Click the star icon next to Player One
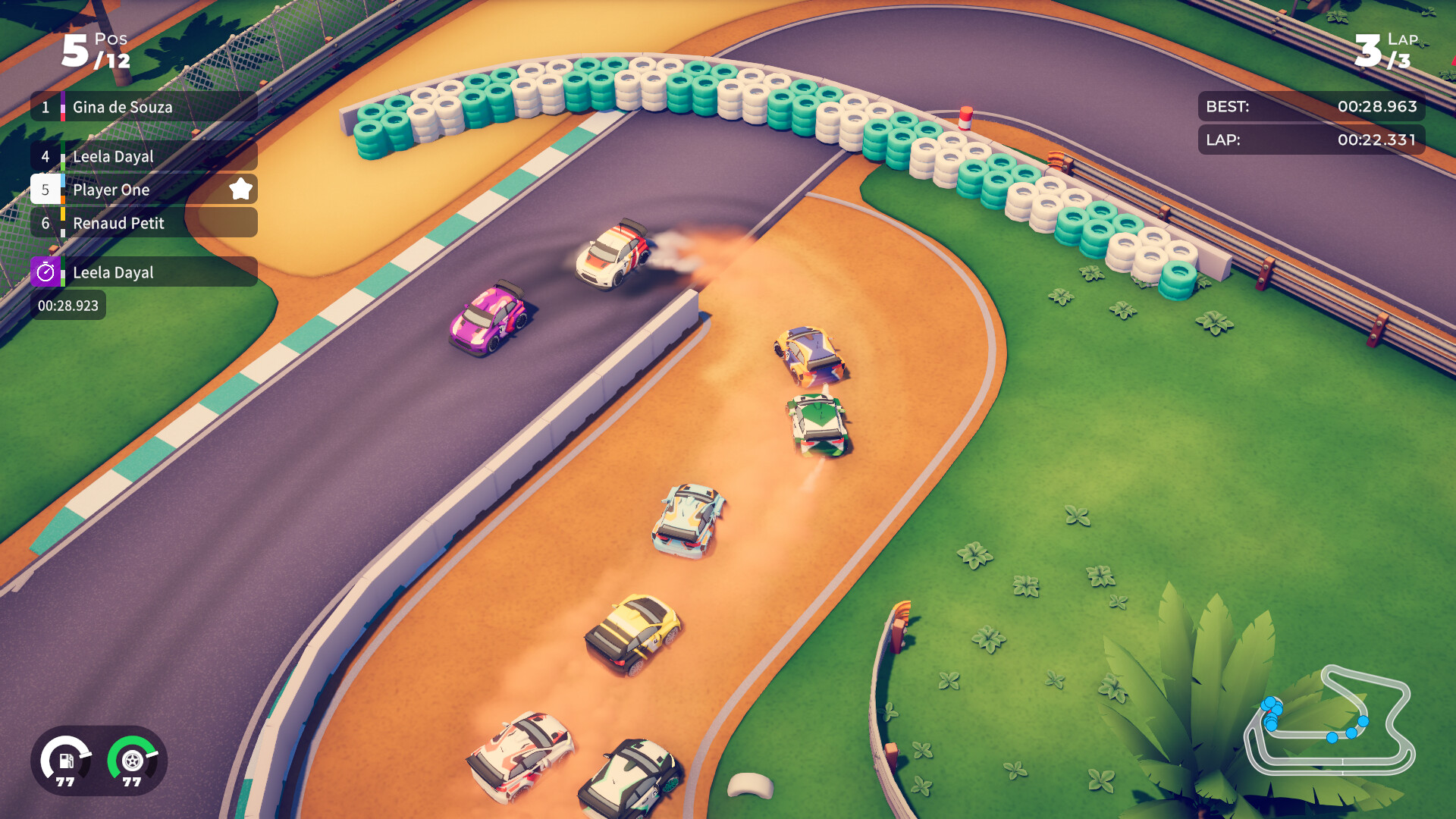This screenshot has width=1456, height=819. point(241,188)
